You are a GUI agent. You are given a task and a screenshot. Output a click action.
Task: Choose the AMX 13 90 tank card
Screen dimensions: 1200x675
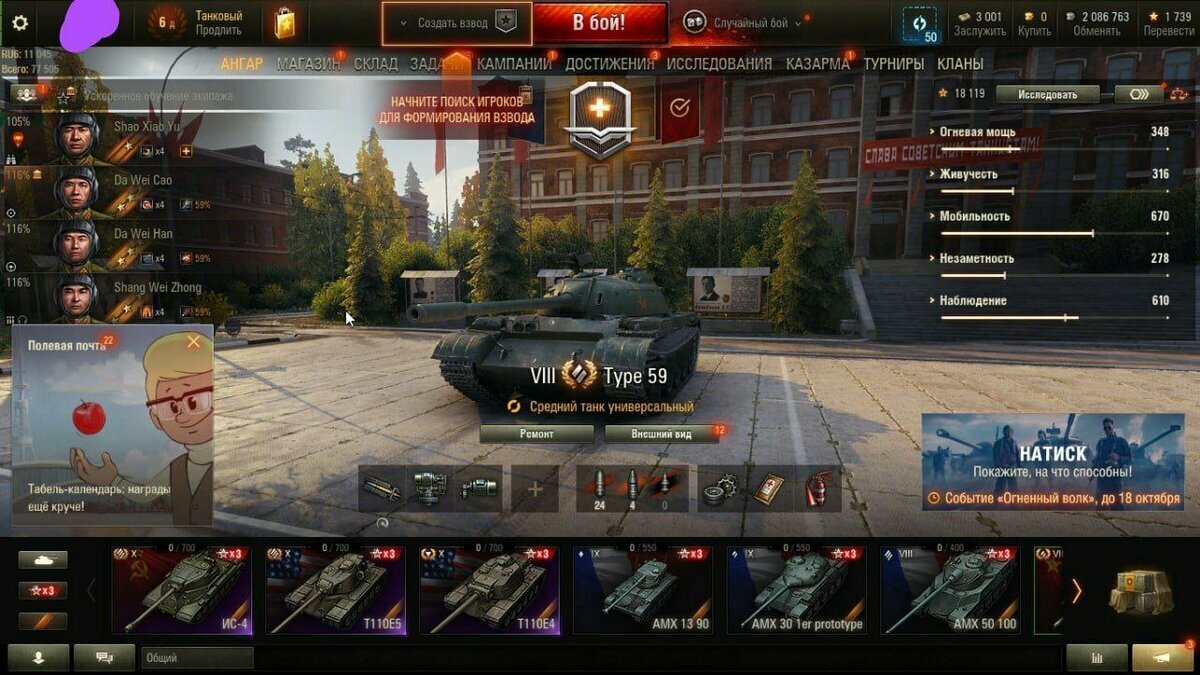pos(643,590)
